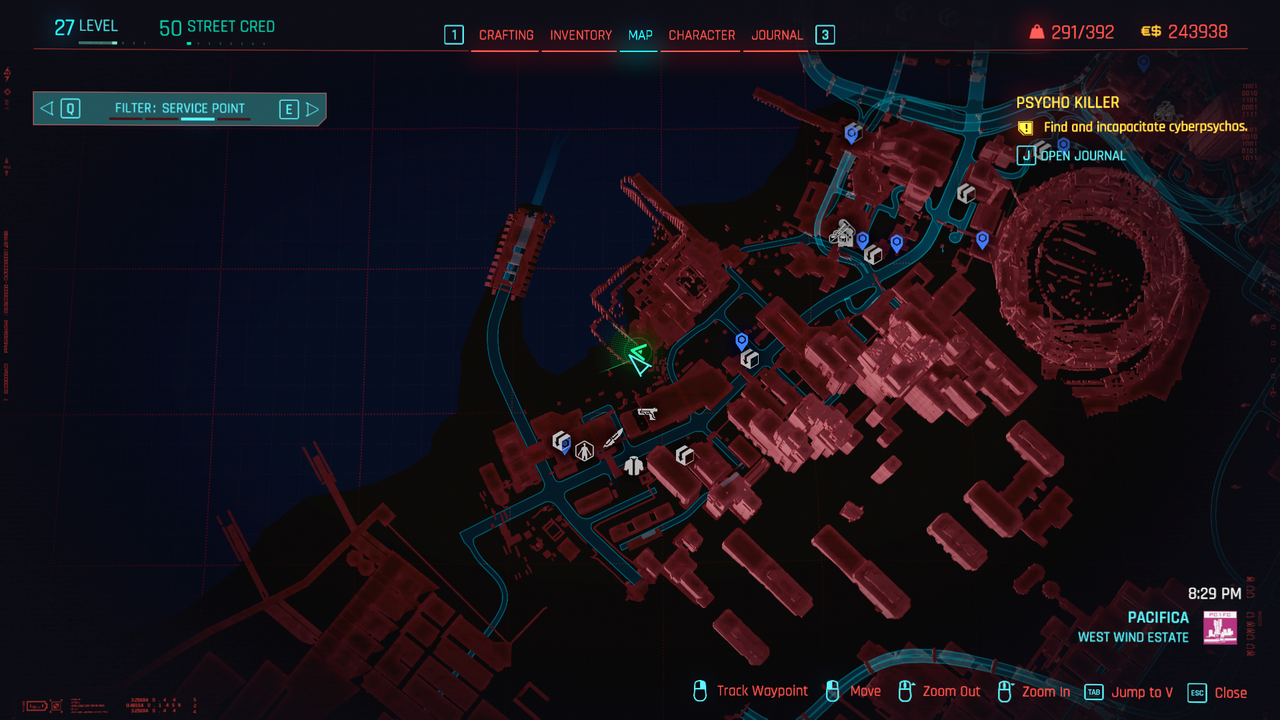Screen dimensions: 1280x720
Task: Click the left arrow of the map filter
Action: pyautogui.click(x=47, y=109)
